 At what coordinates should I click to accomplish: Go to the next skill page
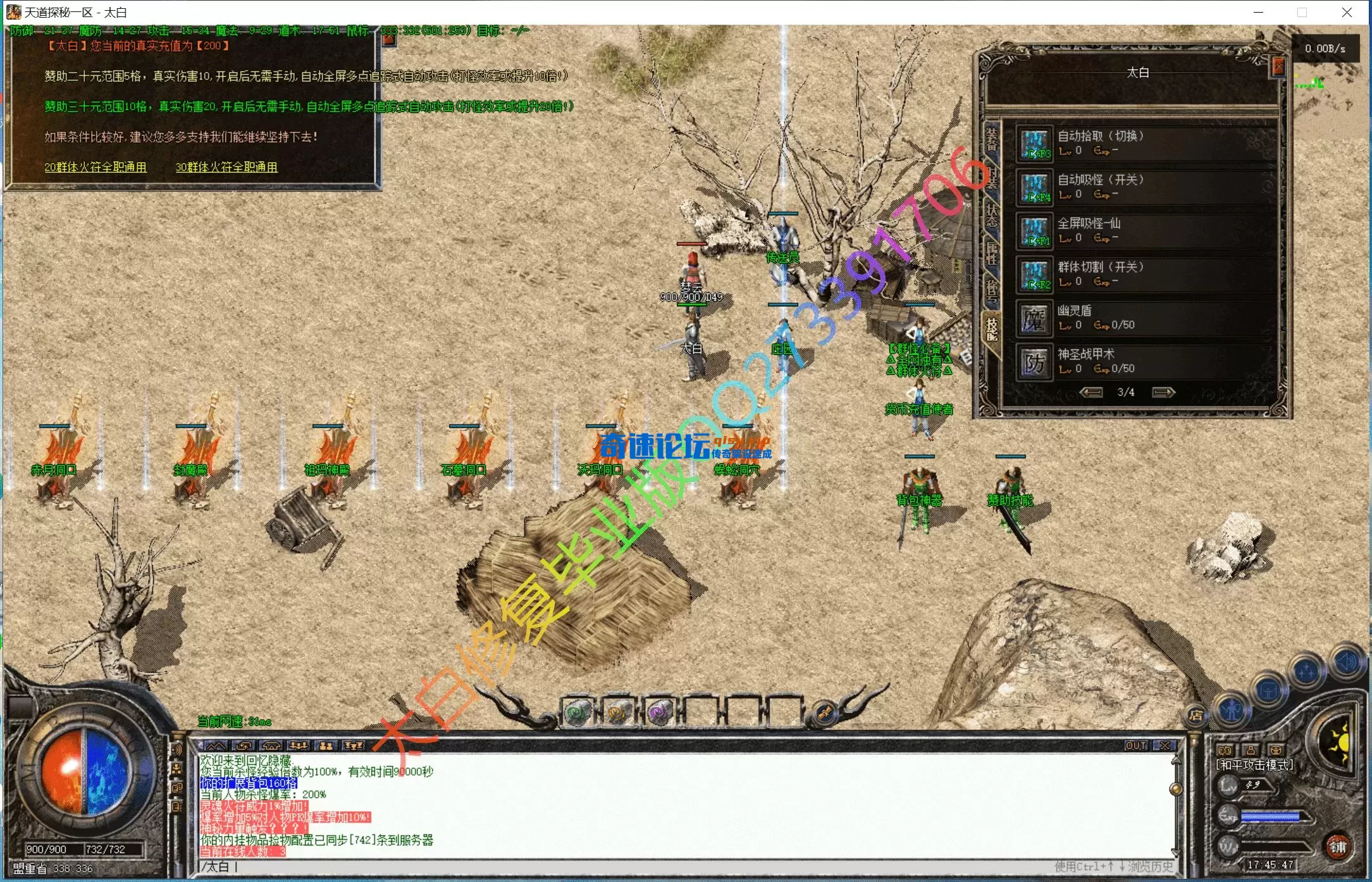pyautogui.click(x=1163, y=393)
